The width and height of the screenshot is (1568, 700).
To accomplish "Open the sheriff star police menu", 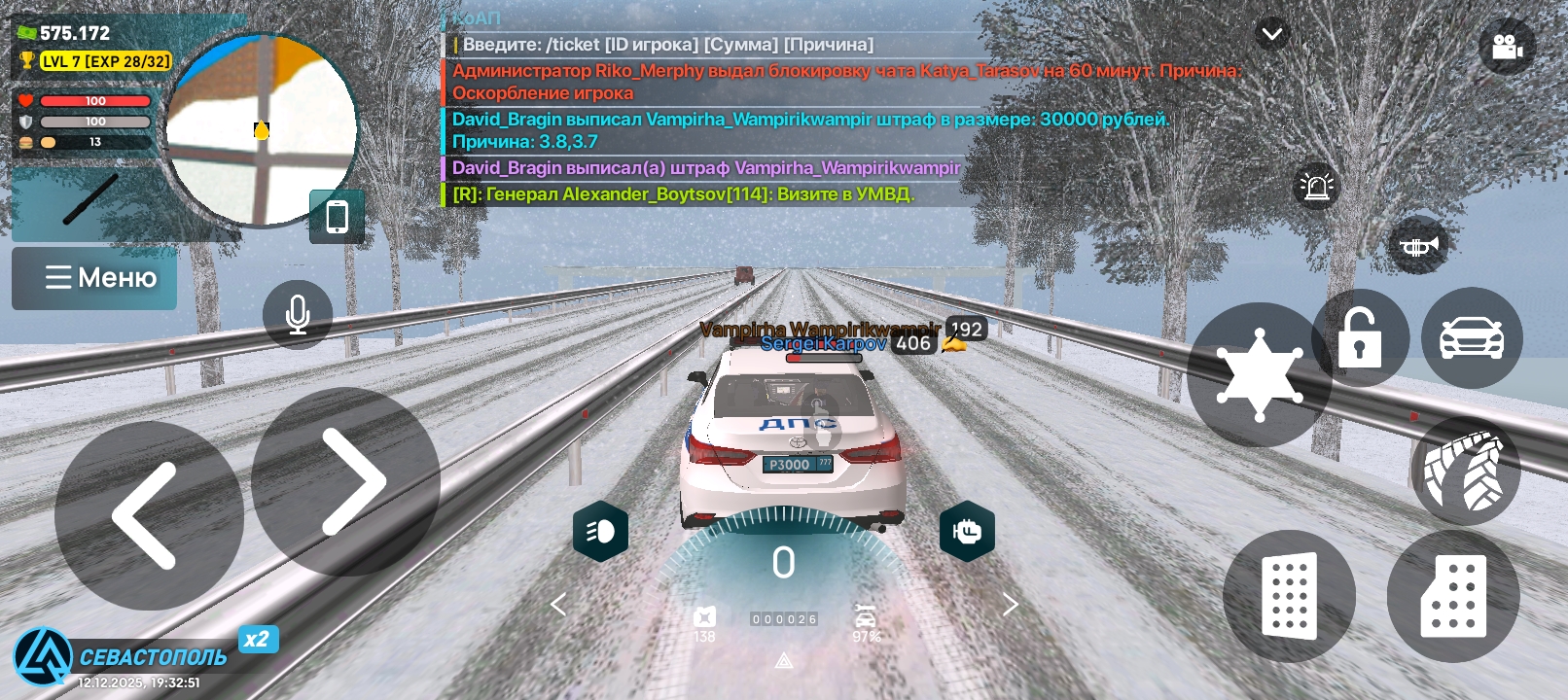I will point(1259,375).
